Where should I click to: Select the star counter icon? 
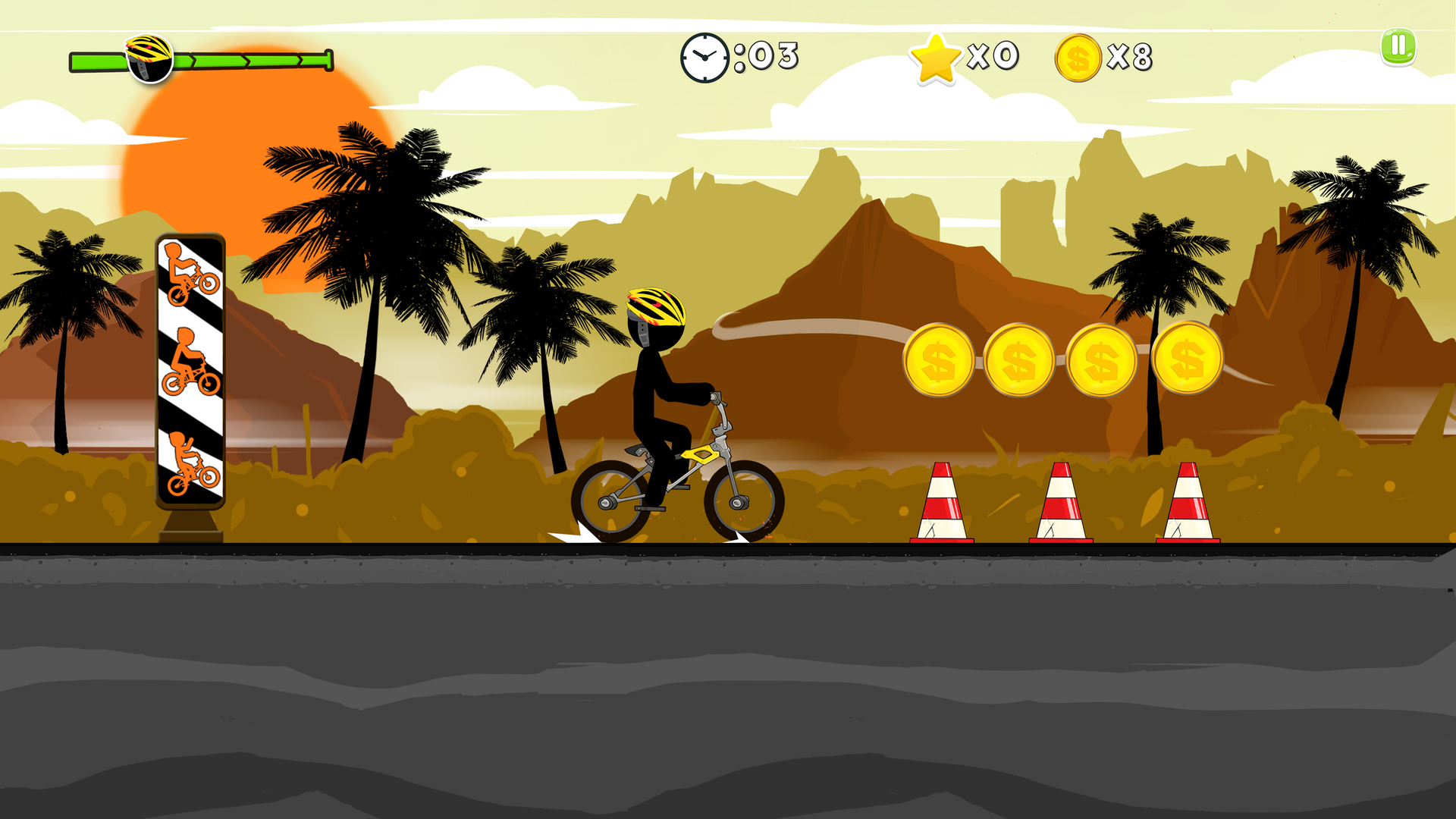click(x=937, y=55)
